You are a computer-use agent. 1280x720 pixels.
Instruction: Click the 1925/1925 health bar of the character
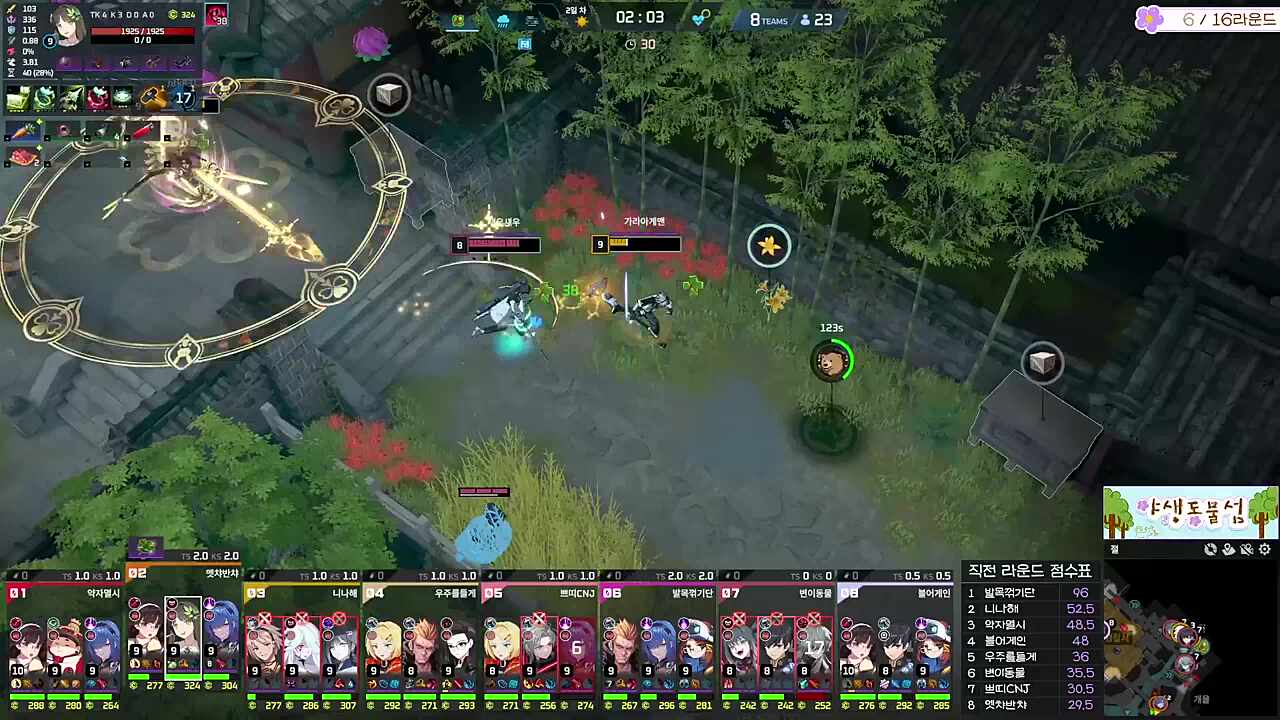(142, 31)
